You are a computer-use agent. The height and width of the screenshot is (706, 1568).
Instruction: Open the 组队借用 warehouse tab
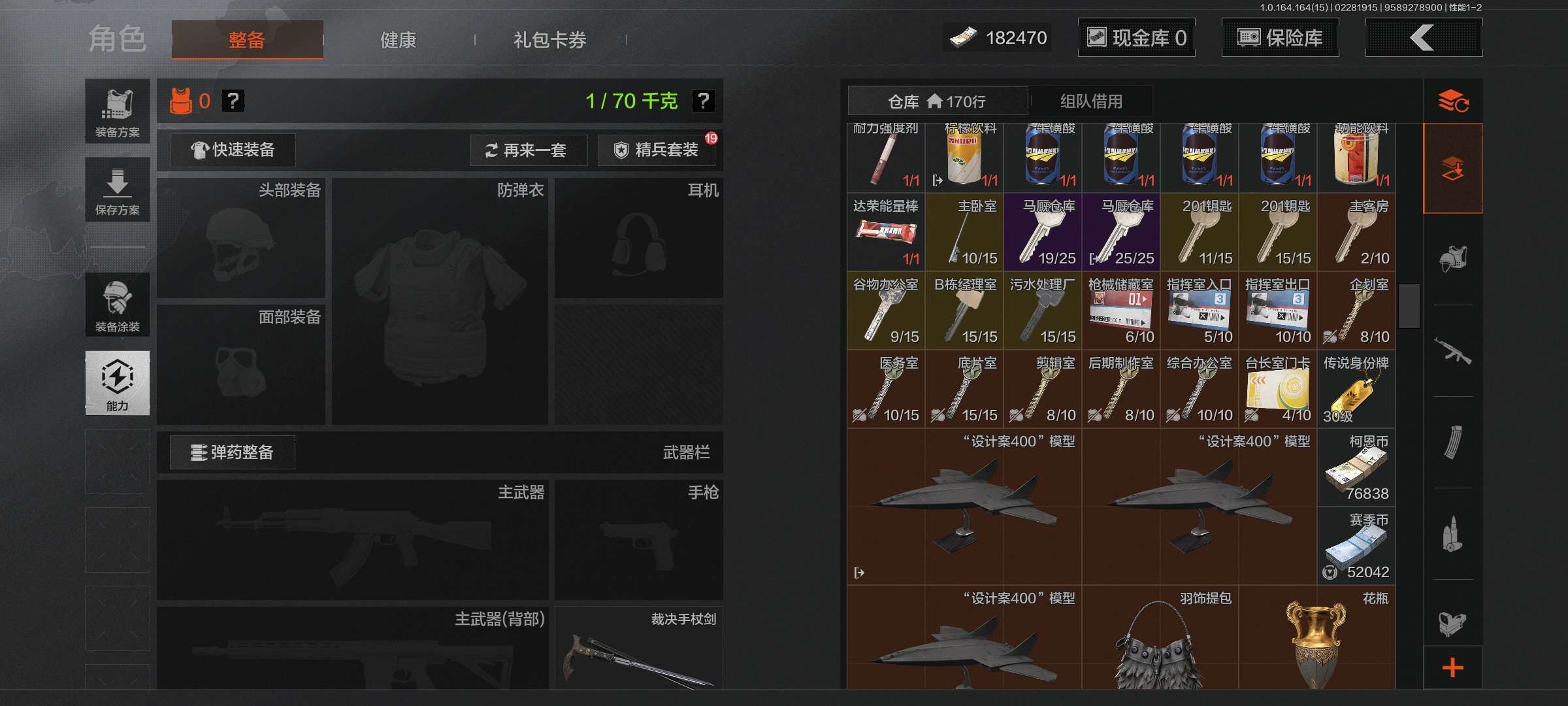tap(1091, 101)
